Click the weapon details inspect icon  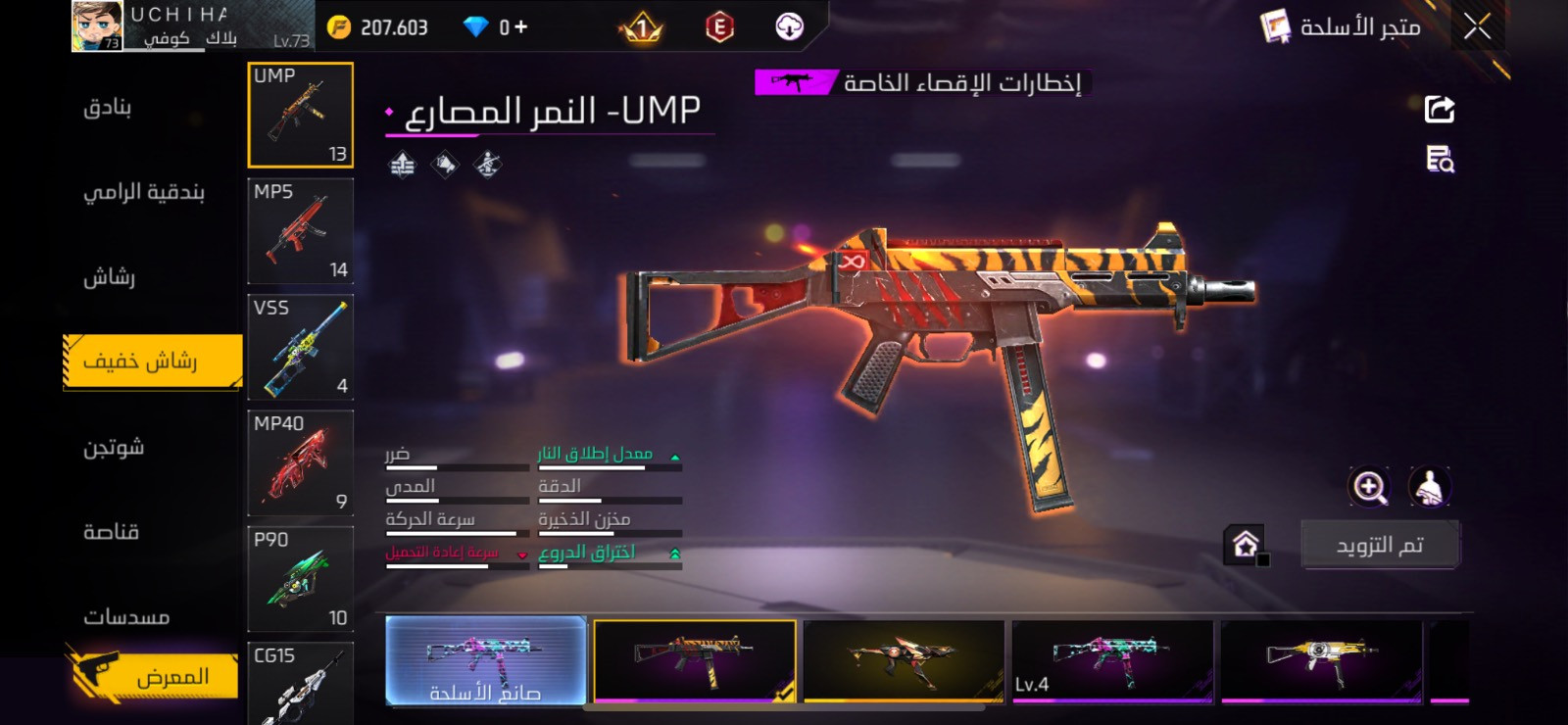pyautogui.click(x=1439, y=161)
